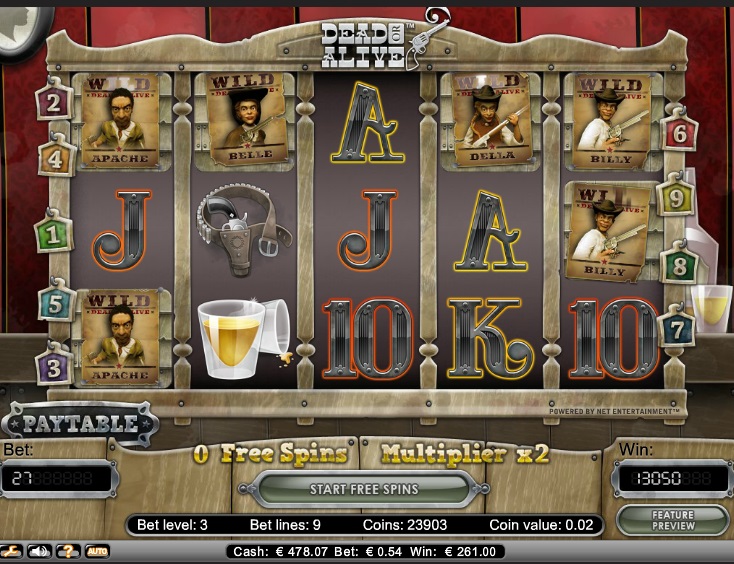
Task: Open help with the question mark icon
Action: (x=68, y=551)
